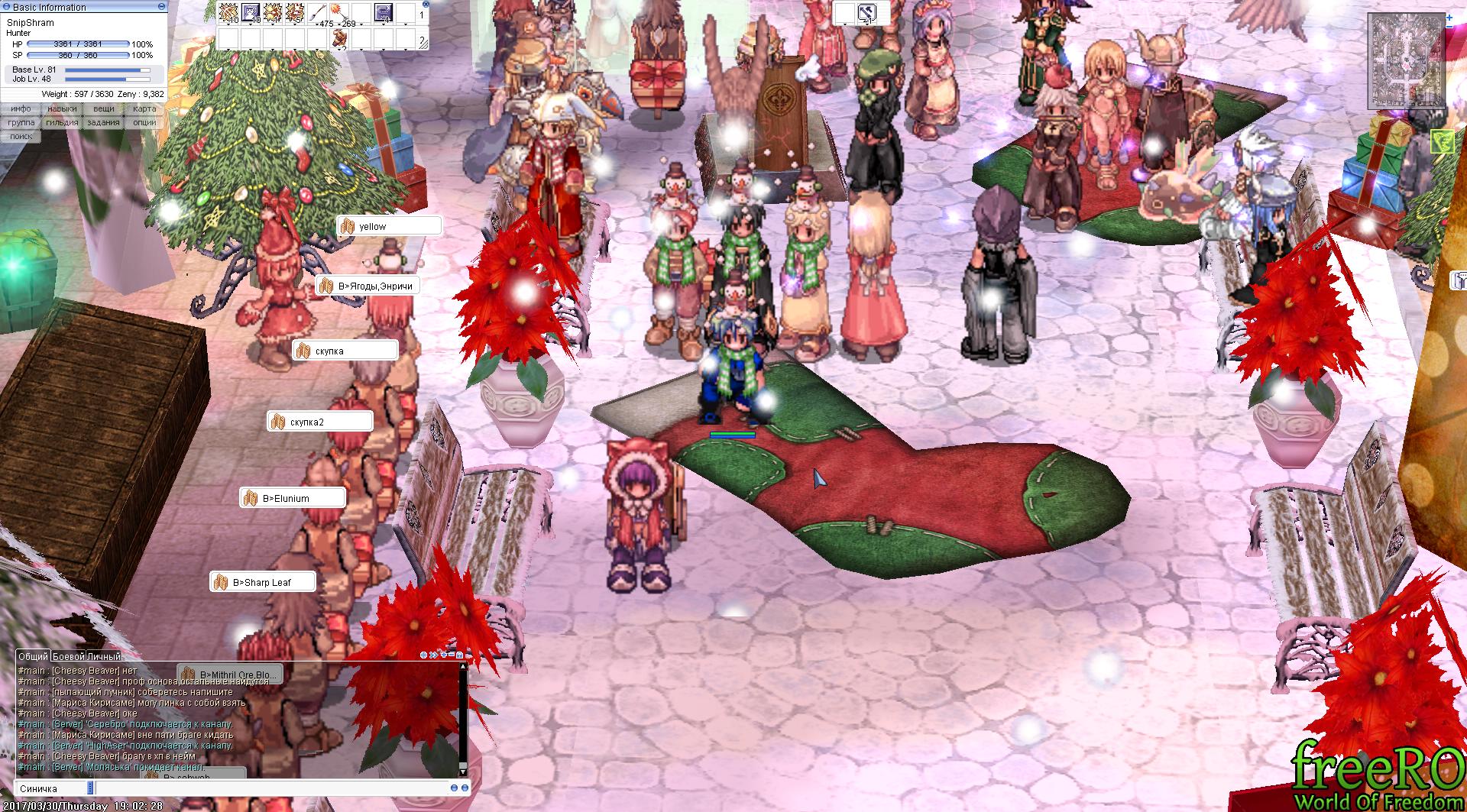
Task: Open the гильдия guild window
Action: point(62,123)
